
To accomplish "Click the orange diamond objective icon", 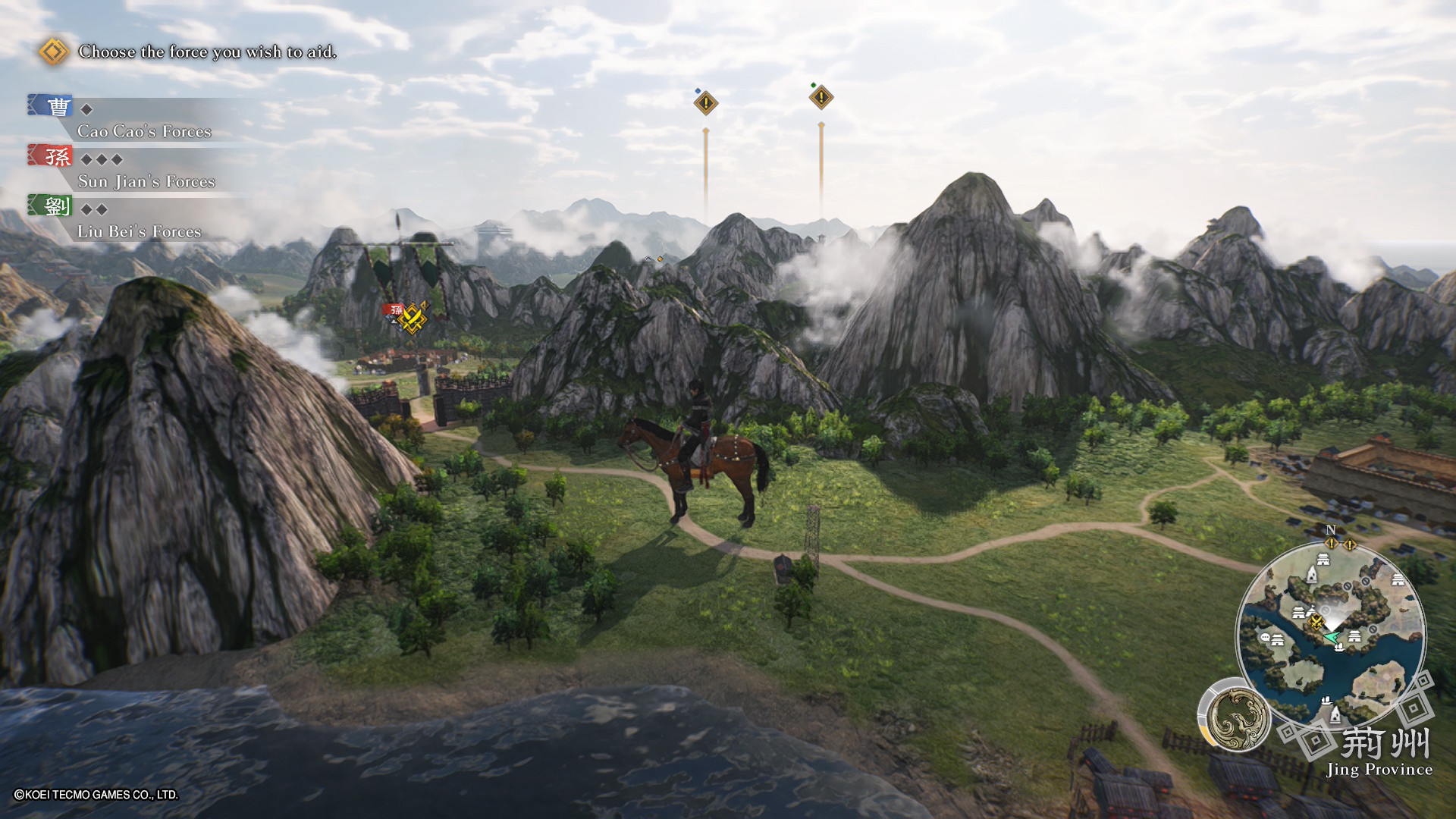I will [x=53, y=52].
